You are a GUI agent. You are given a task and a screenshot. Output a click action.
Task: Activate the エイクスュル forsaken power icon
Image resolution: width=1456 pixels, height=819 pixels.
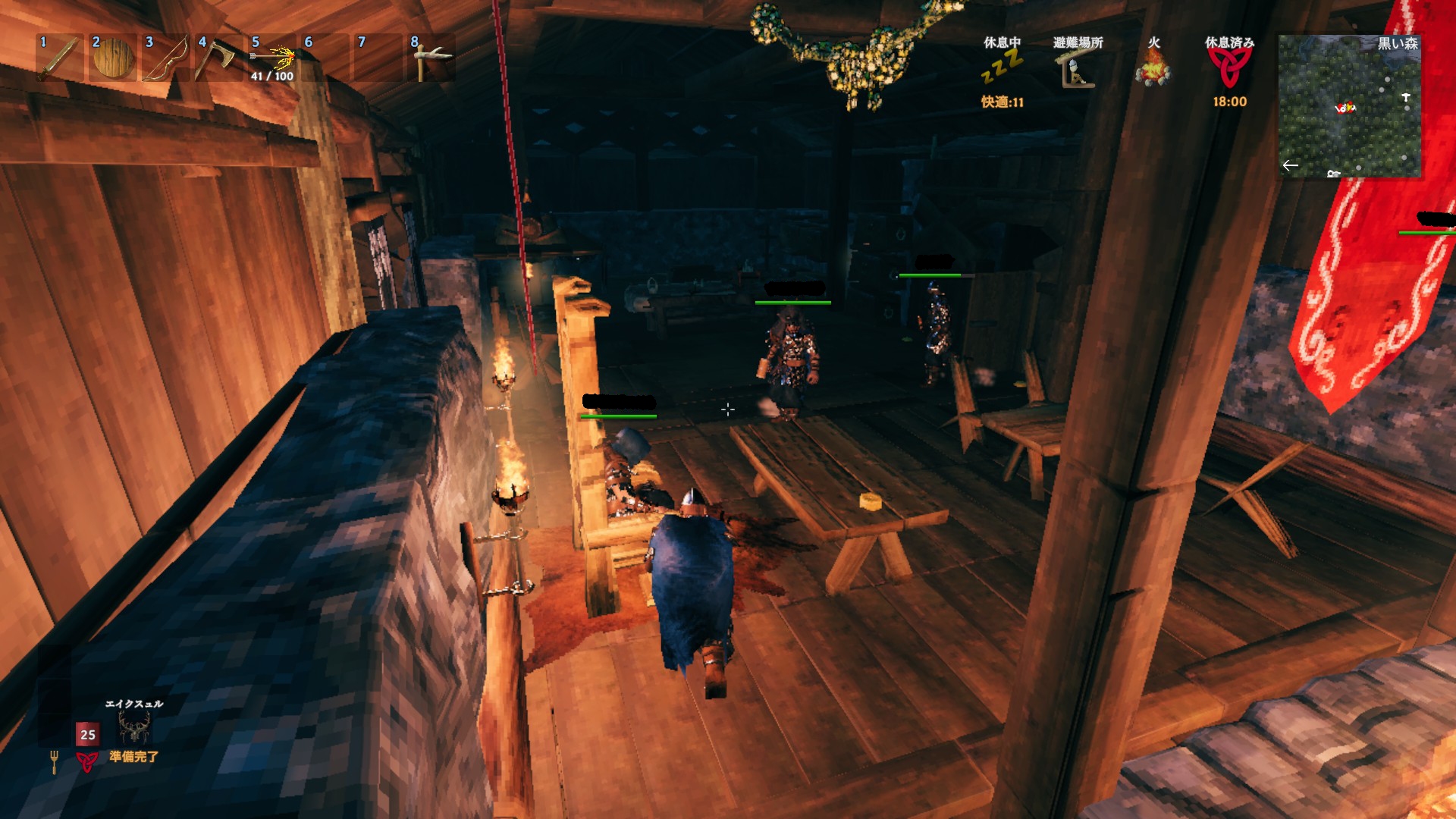(x=134, y=729)
